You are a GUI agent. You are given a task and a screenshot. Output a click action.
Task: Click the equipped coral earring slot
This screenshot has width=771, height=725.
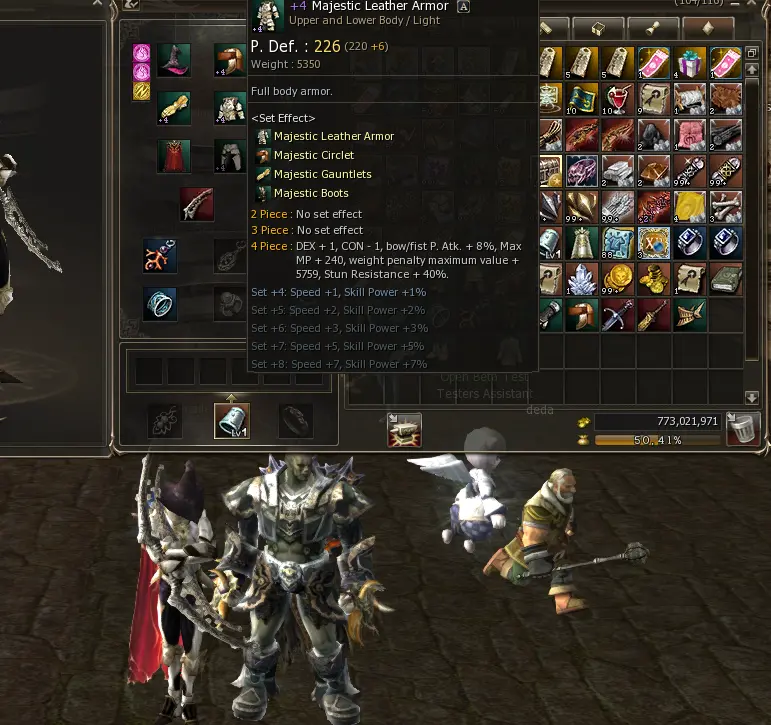tap(160, 255)
